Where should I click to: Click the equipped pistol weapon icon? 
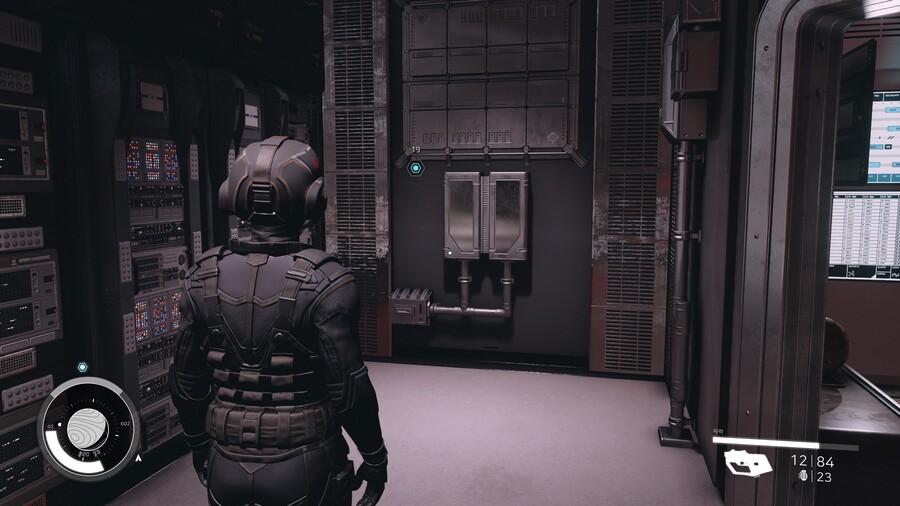(x=748, y=463)
